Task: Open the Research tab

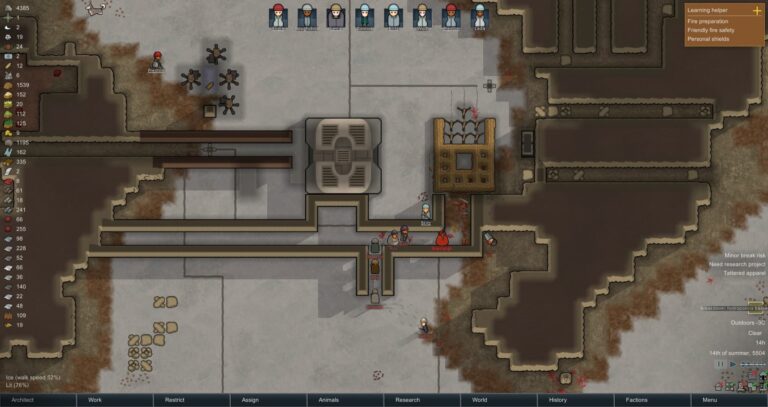Action: (407, 400)
